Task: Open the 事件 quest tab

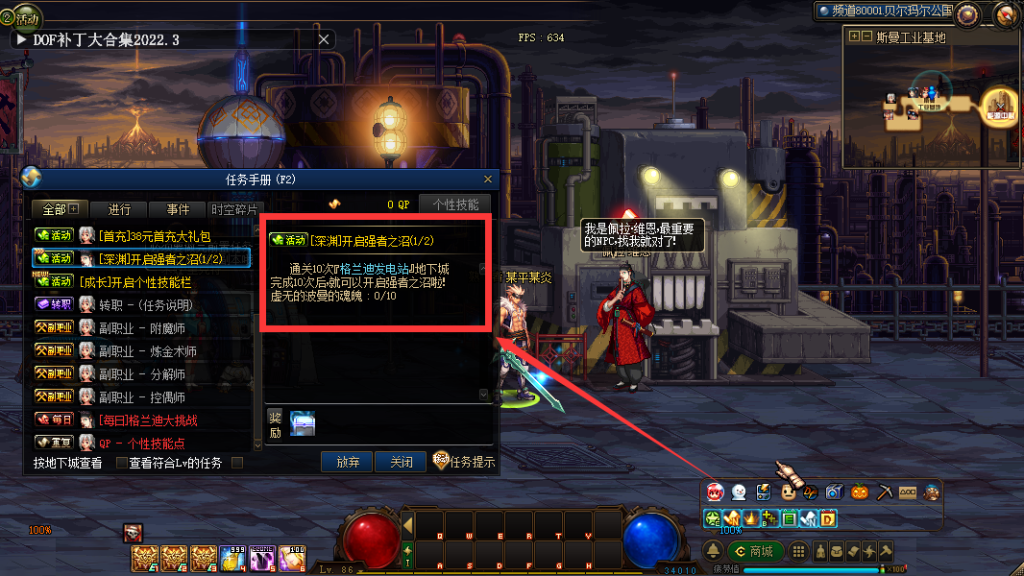Action: point(178,210)
